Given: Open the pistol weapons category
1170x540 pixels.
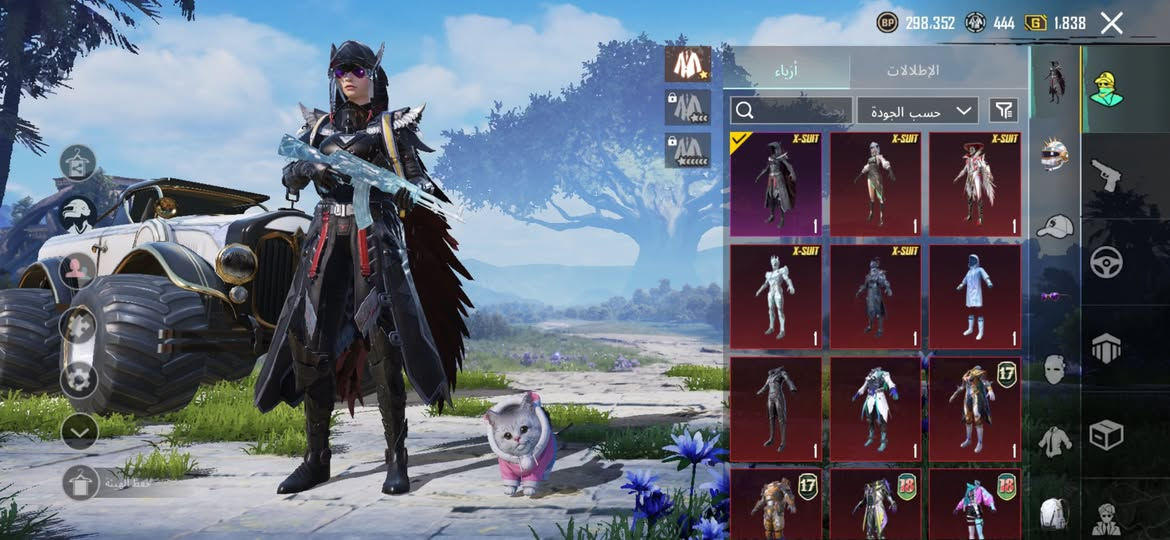Looking at the screenshot, I should click(1105, 175).
